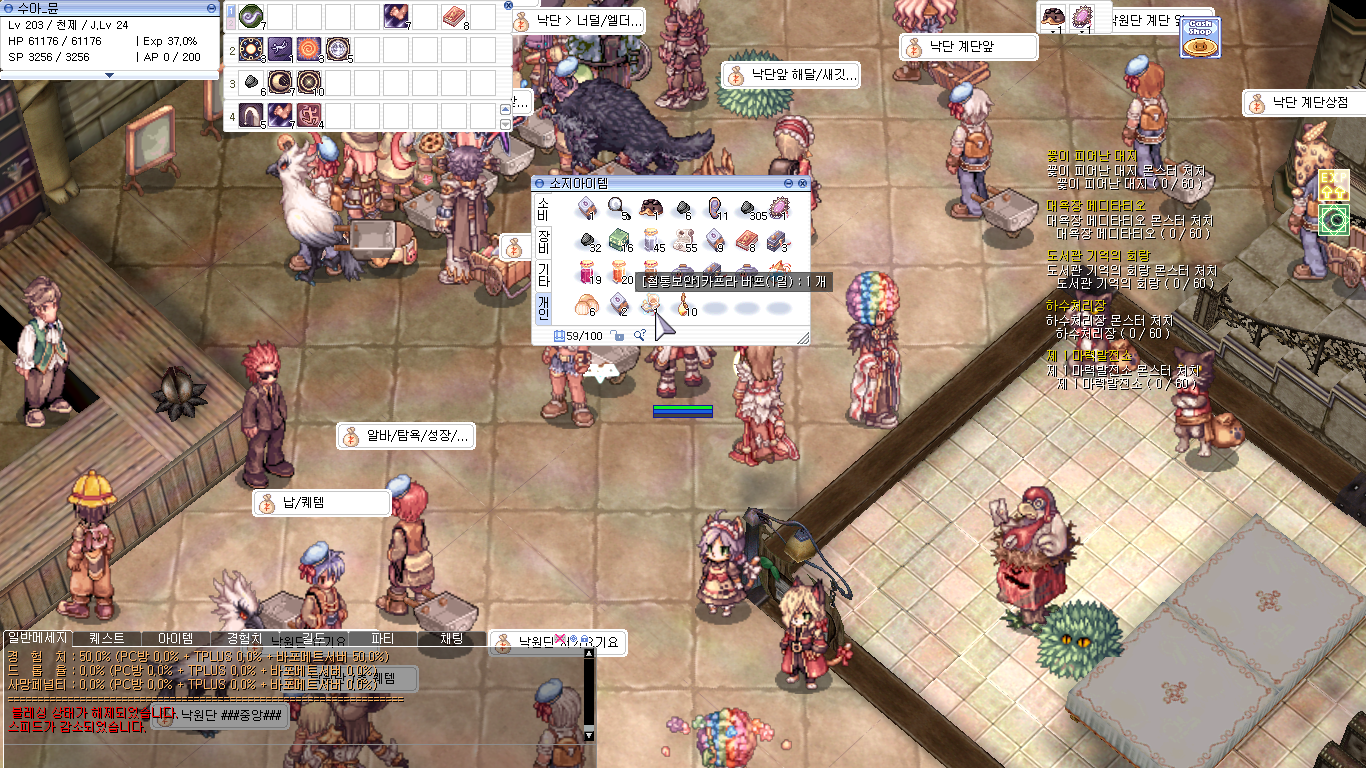1366x769 pixels.
Task: Open the Cash Shop
Action: [1200, 39]
